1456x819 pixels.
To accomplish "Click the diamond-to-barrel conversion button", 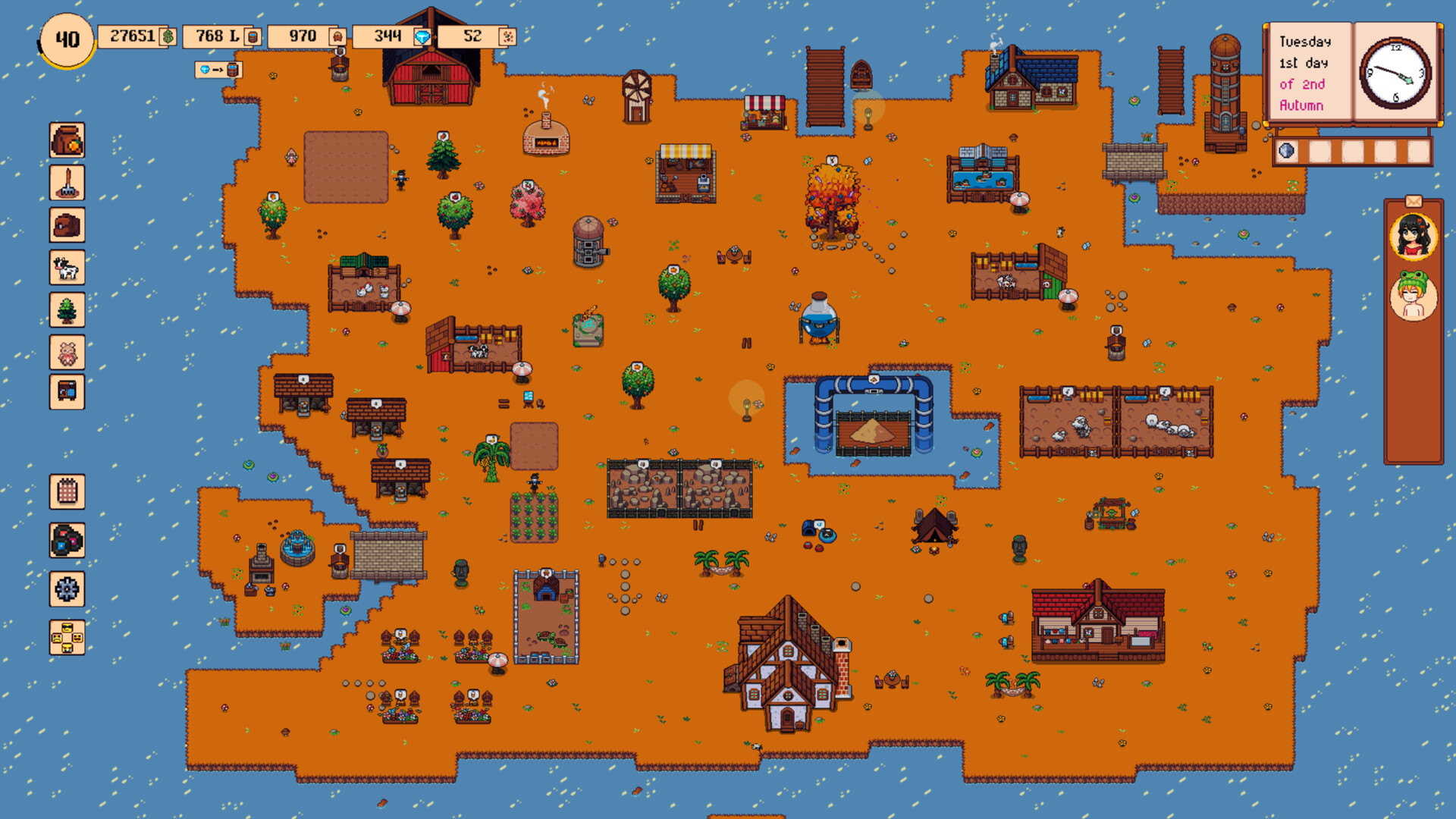I will click(218, 69).
